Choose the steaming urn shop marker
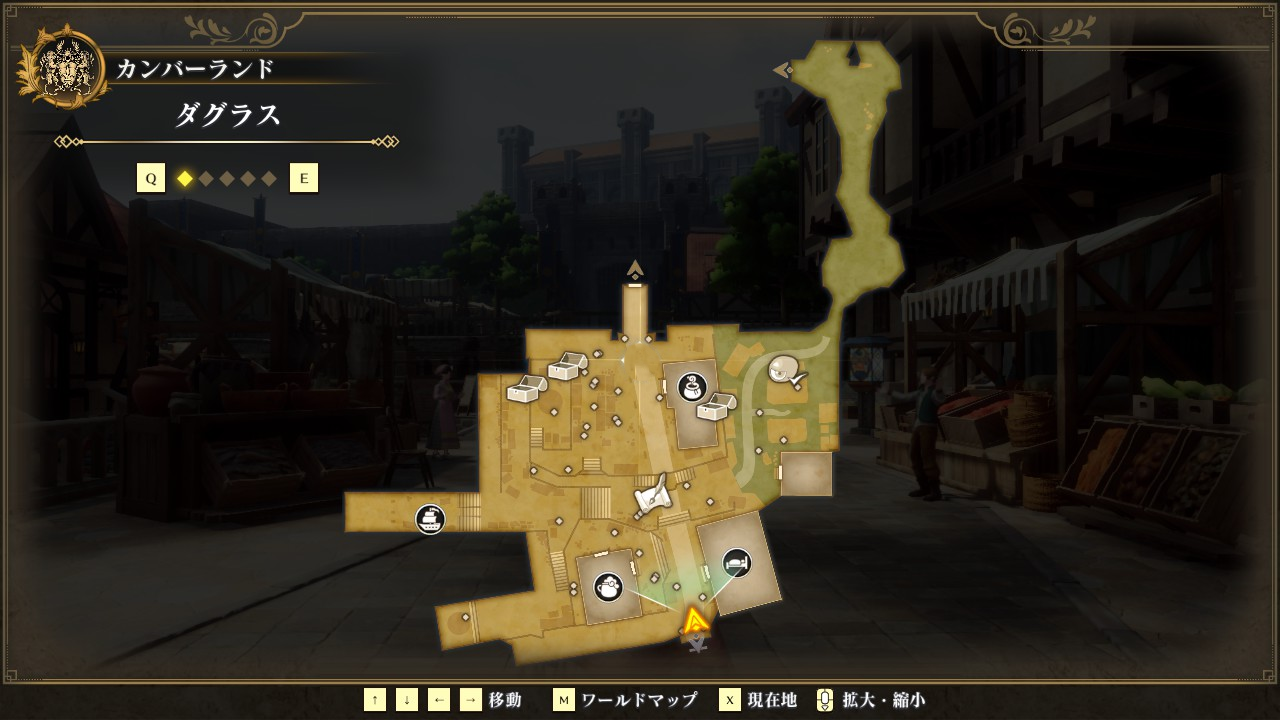Image resolution: width=1280 pixels, height=720 pixels. (x=691, y=386)
